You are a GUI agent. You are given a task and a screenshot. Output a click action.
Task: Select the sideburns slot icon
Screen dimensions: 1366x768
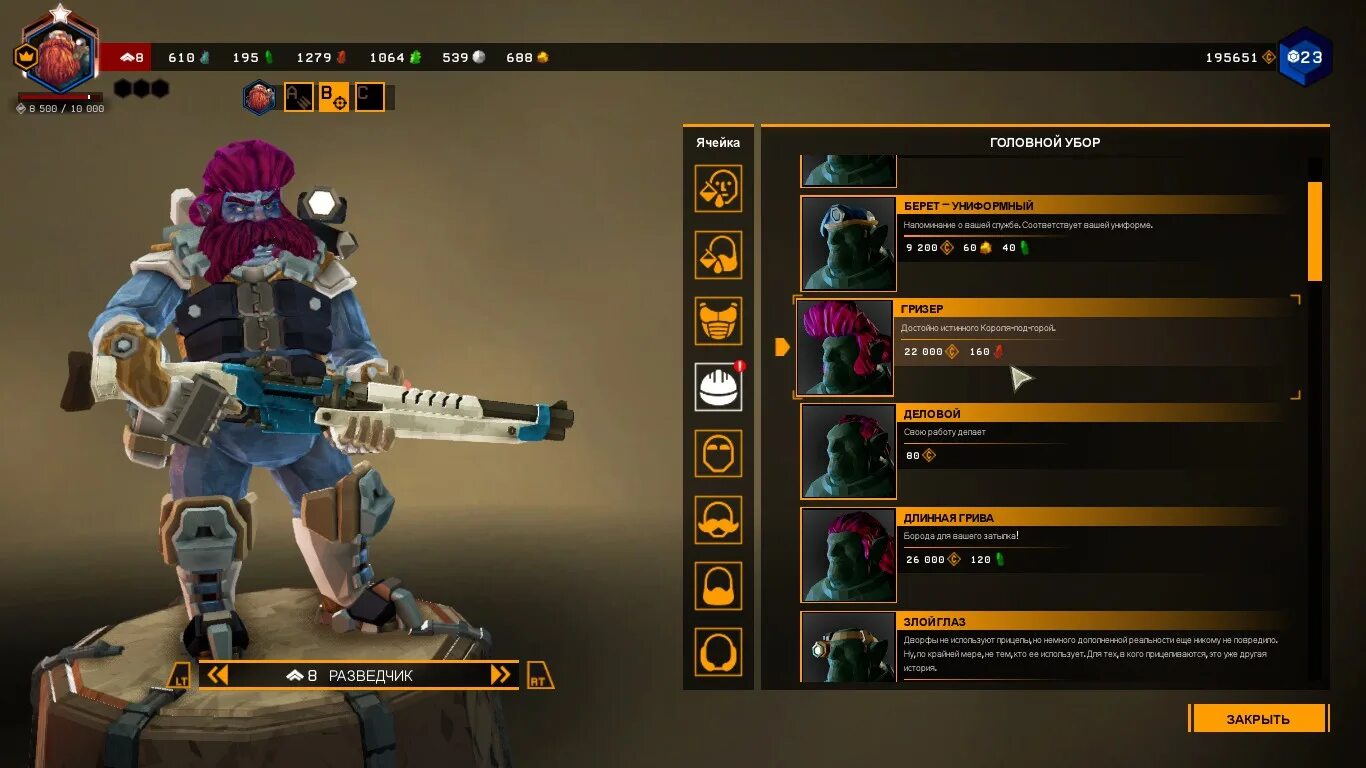pos(718,652)
